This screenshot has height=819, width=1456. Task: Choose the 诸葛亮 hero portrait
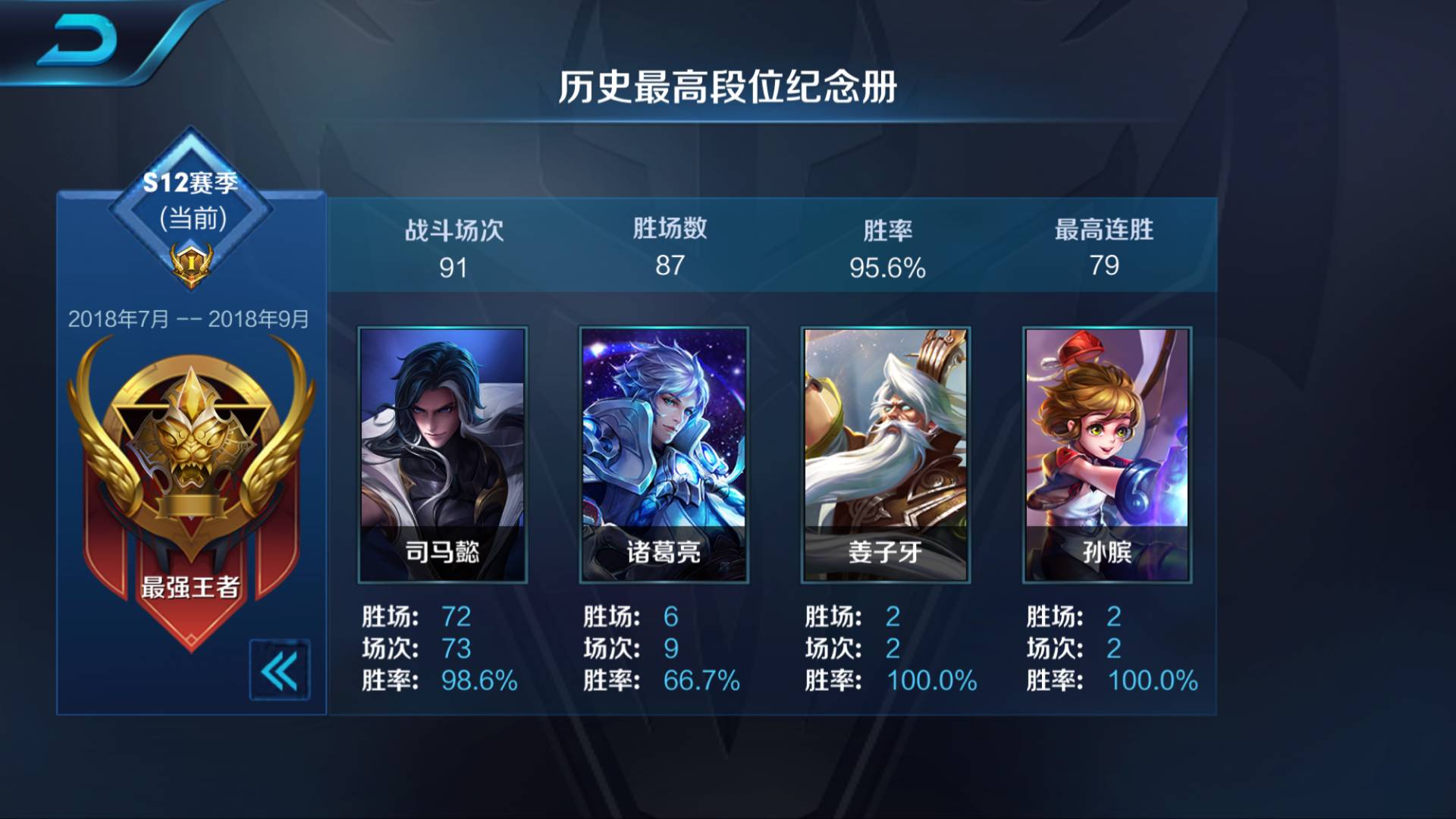point(664,454)
